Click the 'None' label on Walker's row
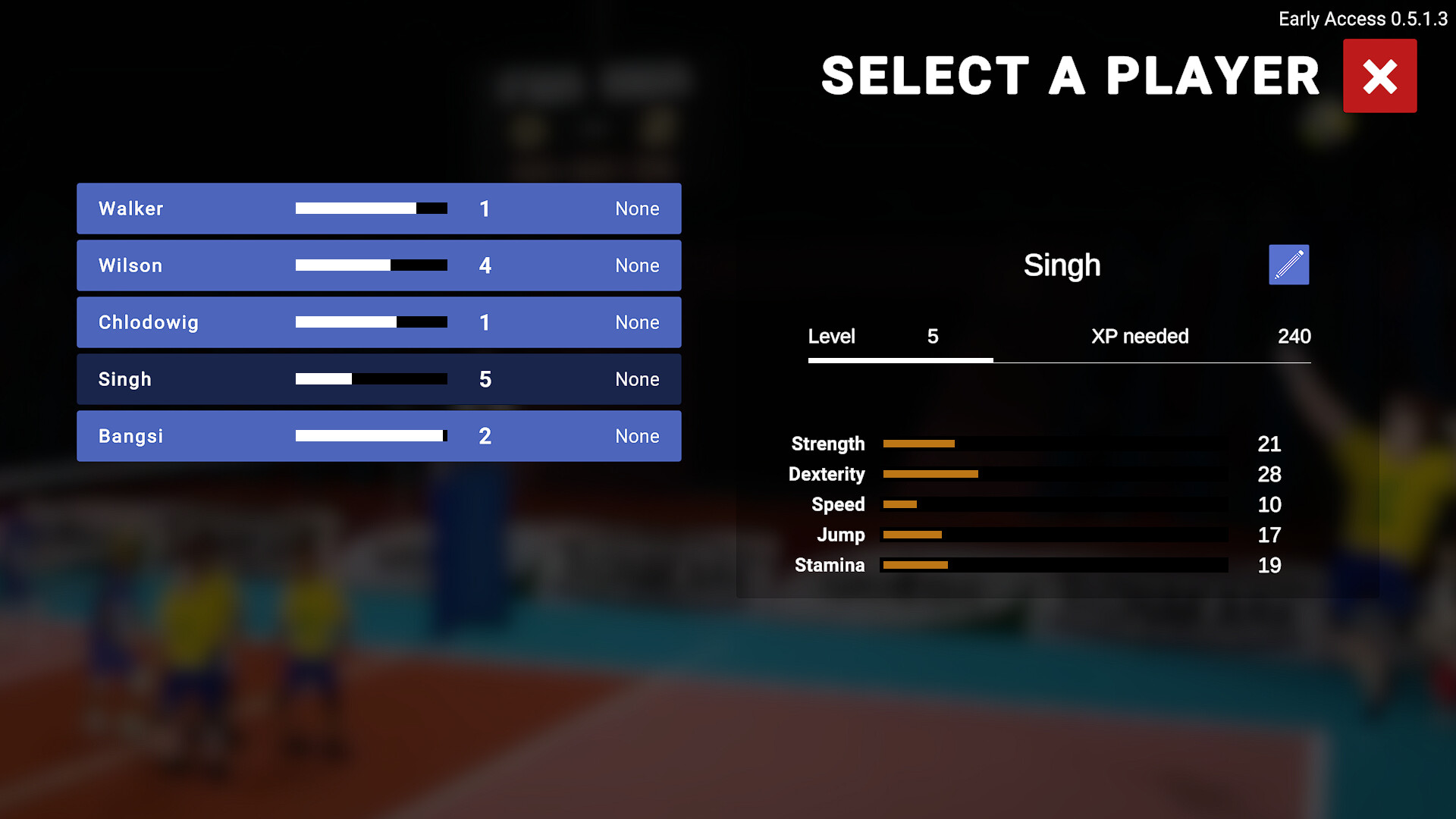The image size is (1456, 819). click(x=637, y=209)
